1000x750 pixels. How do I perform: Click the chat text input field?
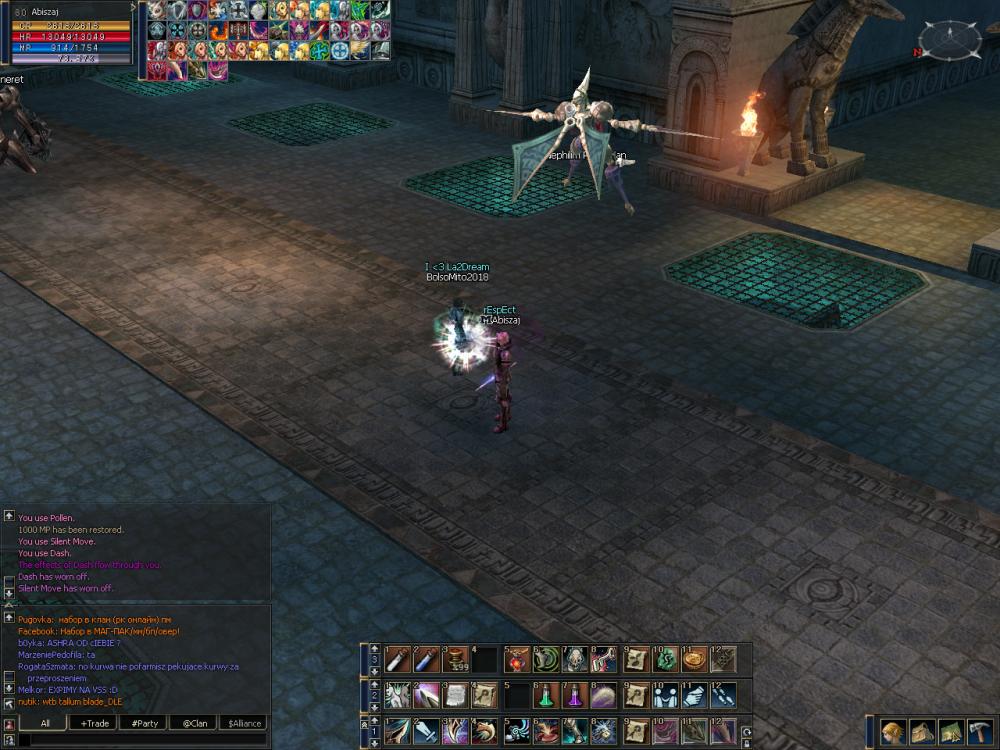tap(140, 740)
